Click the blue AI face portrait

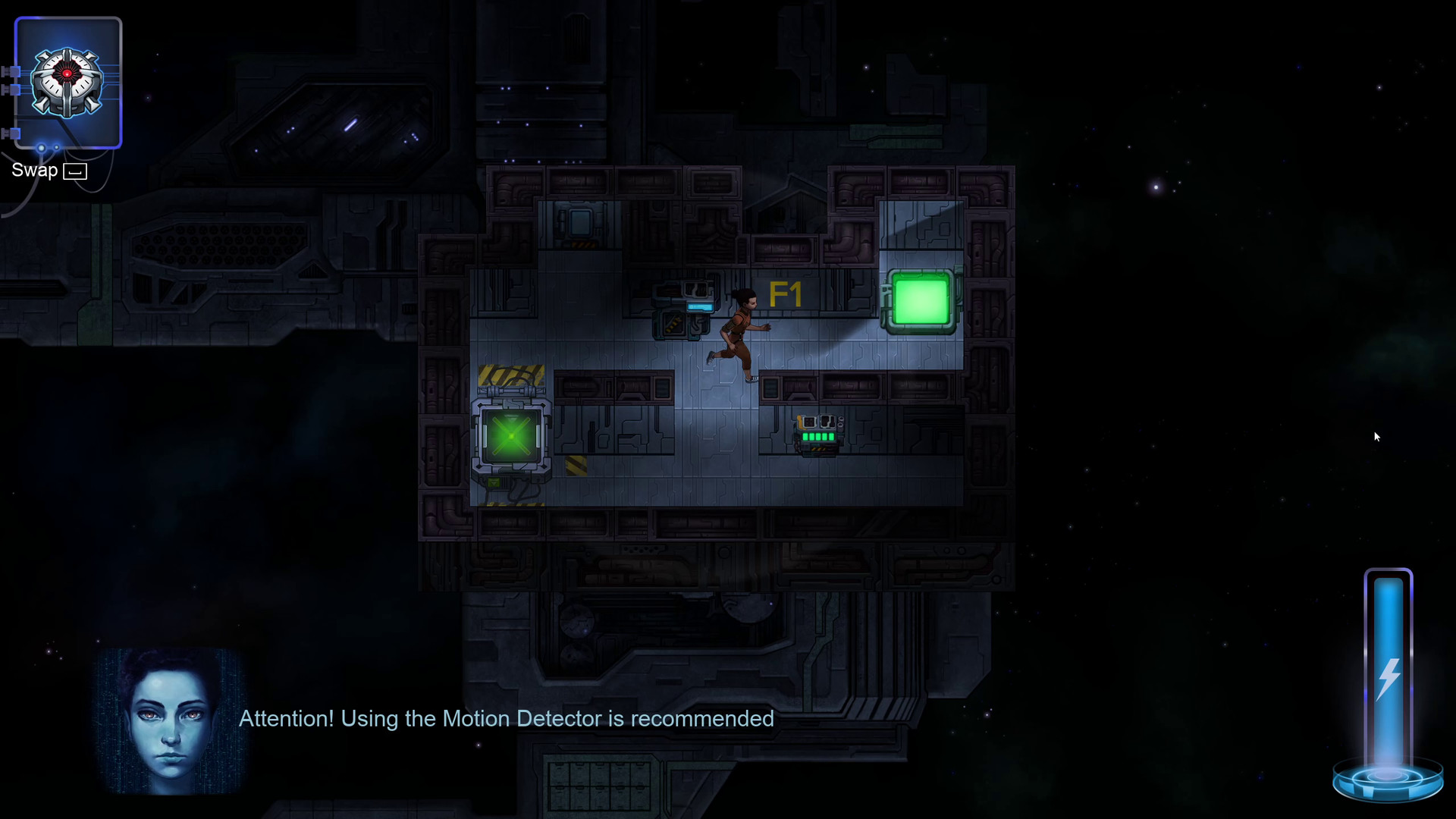pos(170,720)
